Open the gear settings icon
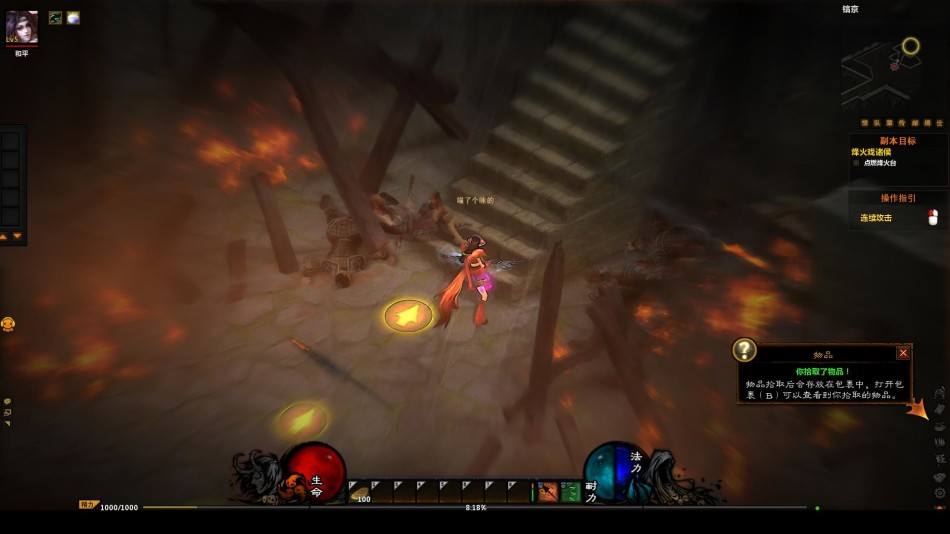 (x=940, y=492)
